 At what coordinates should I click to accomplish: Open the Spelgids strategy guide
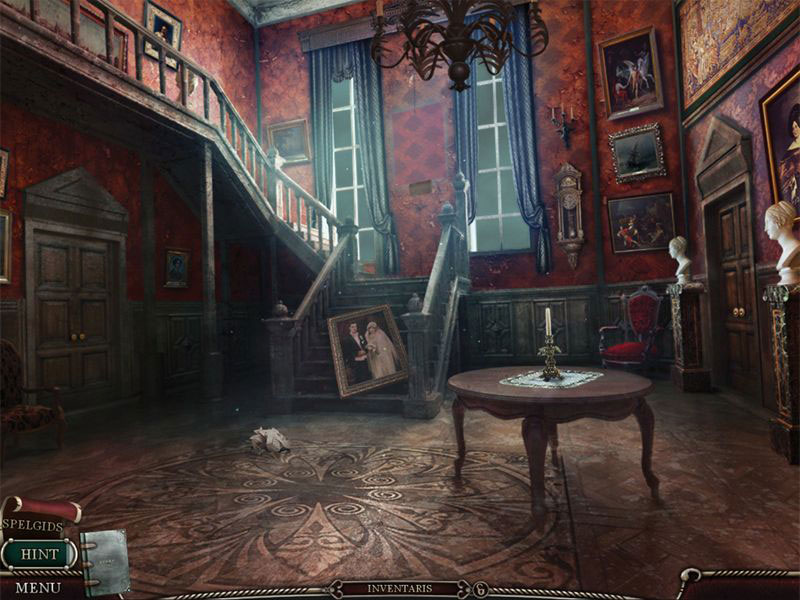33,524
